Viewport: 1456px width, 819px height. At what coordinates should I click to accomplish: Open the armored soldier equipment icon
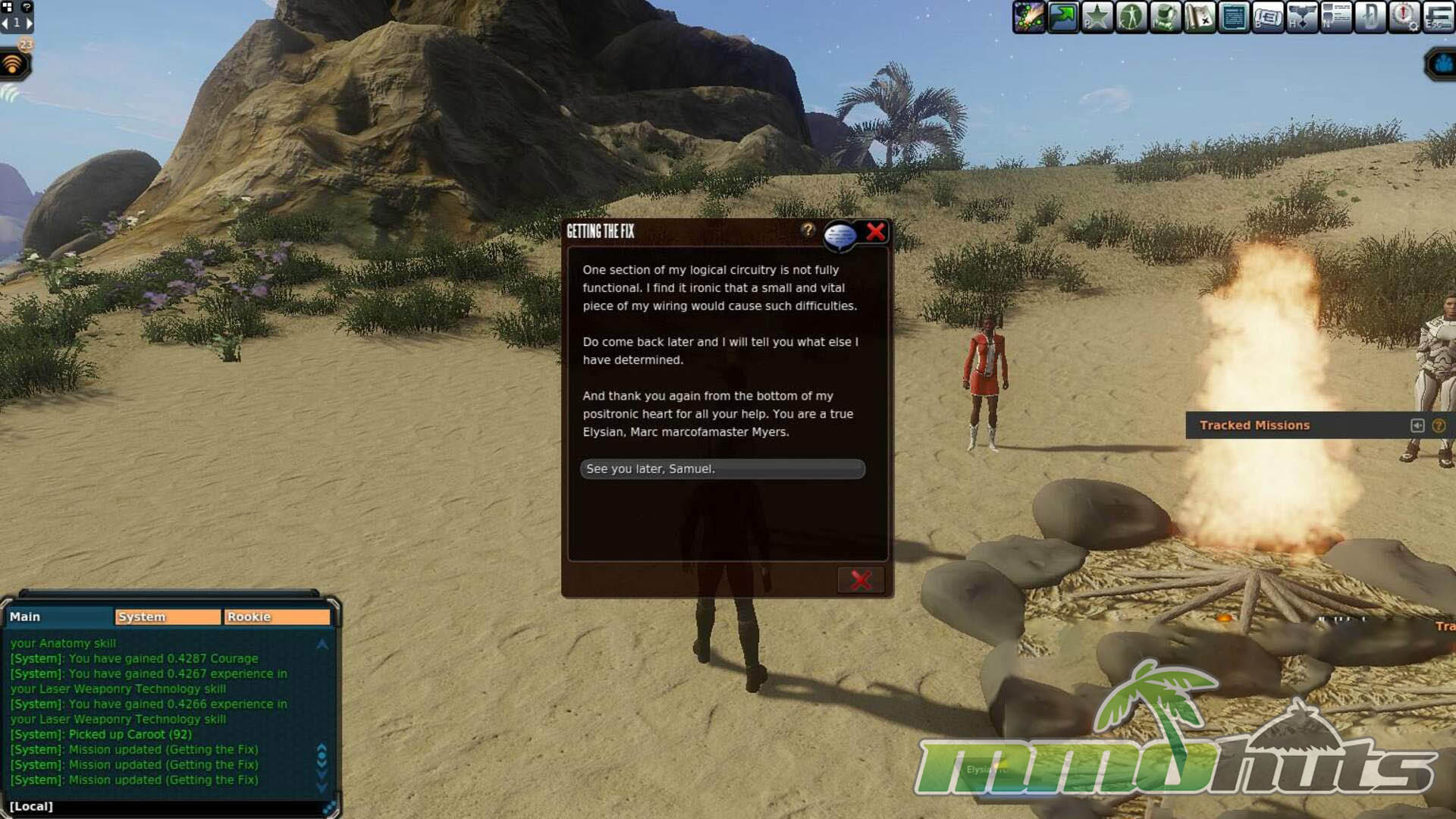click(x=1166, y=17)
